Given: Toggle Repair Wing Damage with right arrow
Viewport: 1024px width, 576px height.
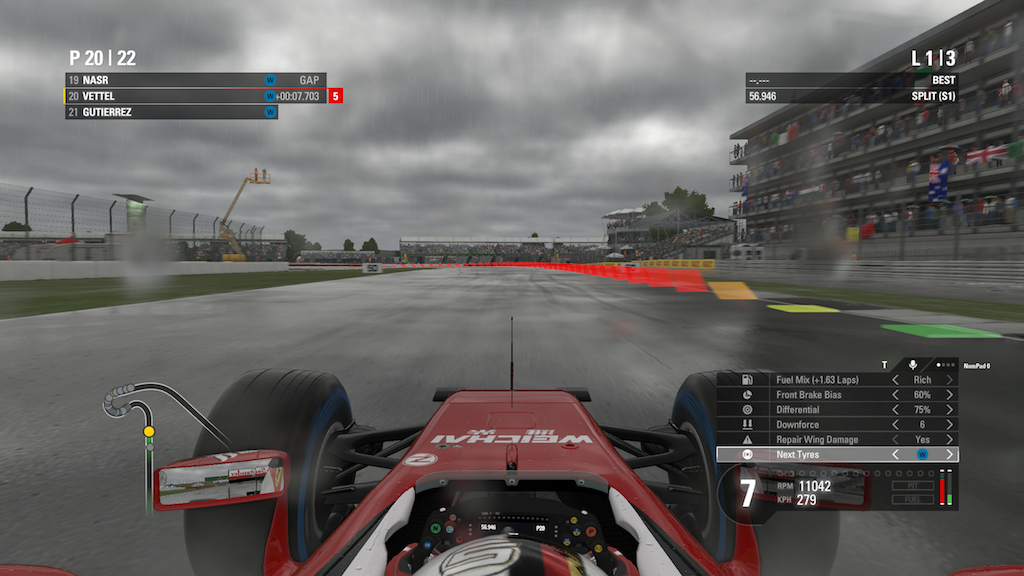Looking at the screenshot, I should point(949,440).
